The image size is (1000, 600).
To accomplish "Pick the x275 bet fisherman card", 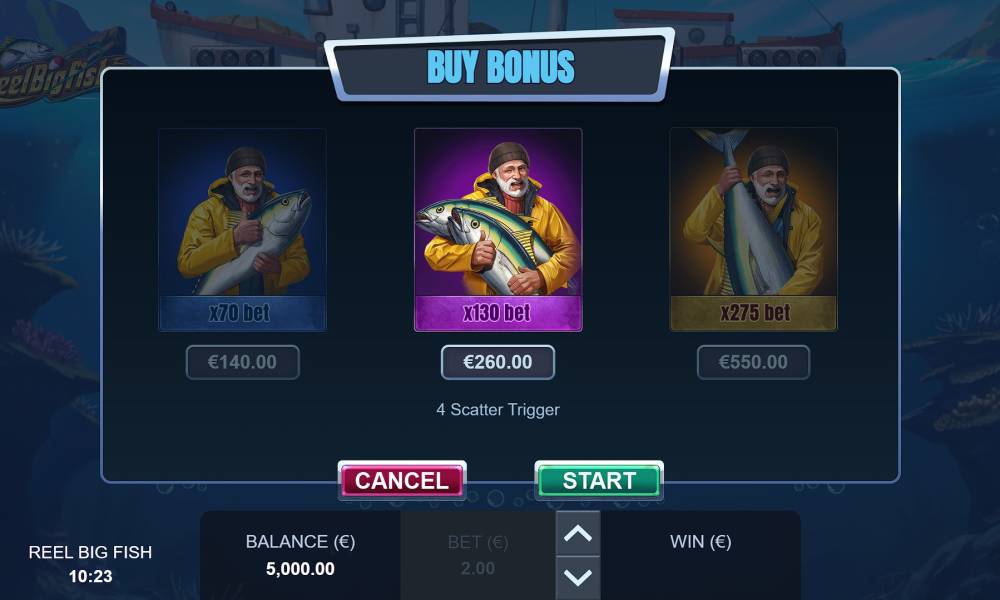I will click(x=753, y=229).
